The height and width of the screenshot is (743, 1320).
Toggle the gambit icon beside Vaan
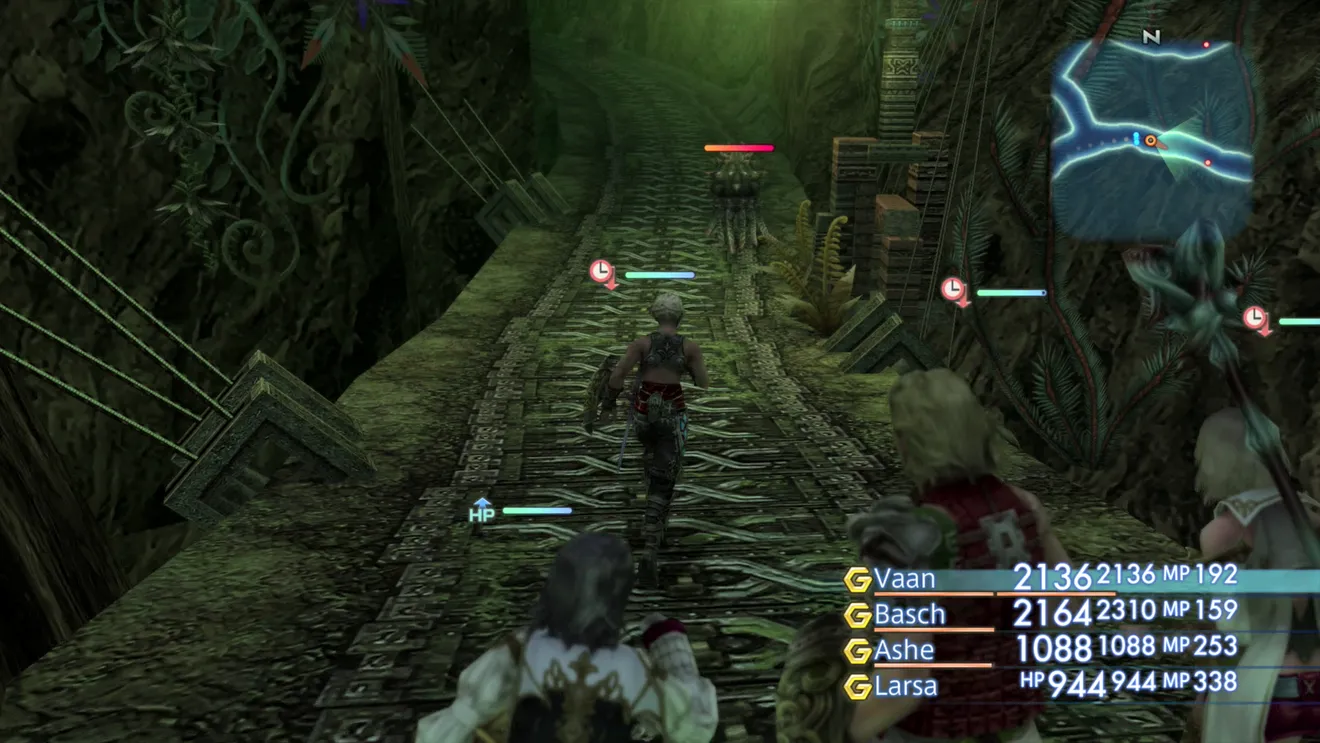[x=857, y=580]
